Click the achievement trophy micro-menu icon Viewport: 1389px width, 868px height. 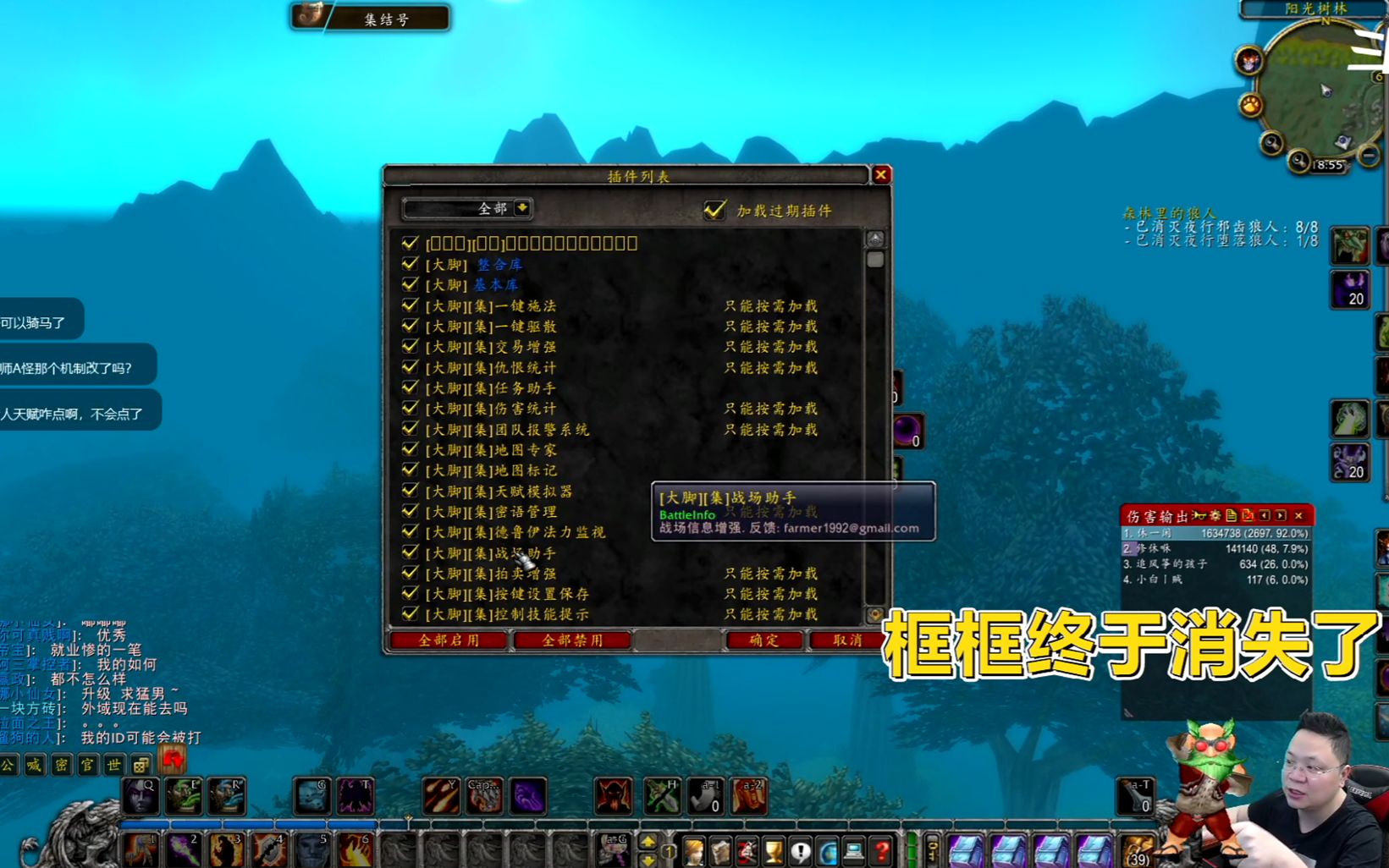(x=774, y=850)
